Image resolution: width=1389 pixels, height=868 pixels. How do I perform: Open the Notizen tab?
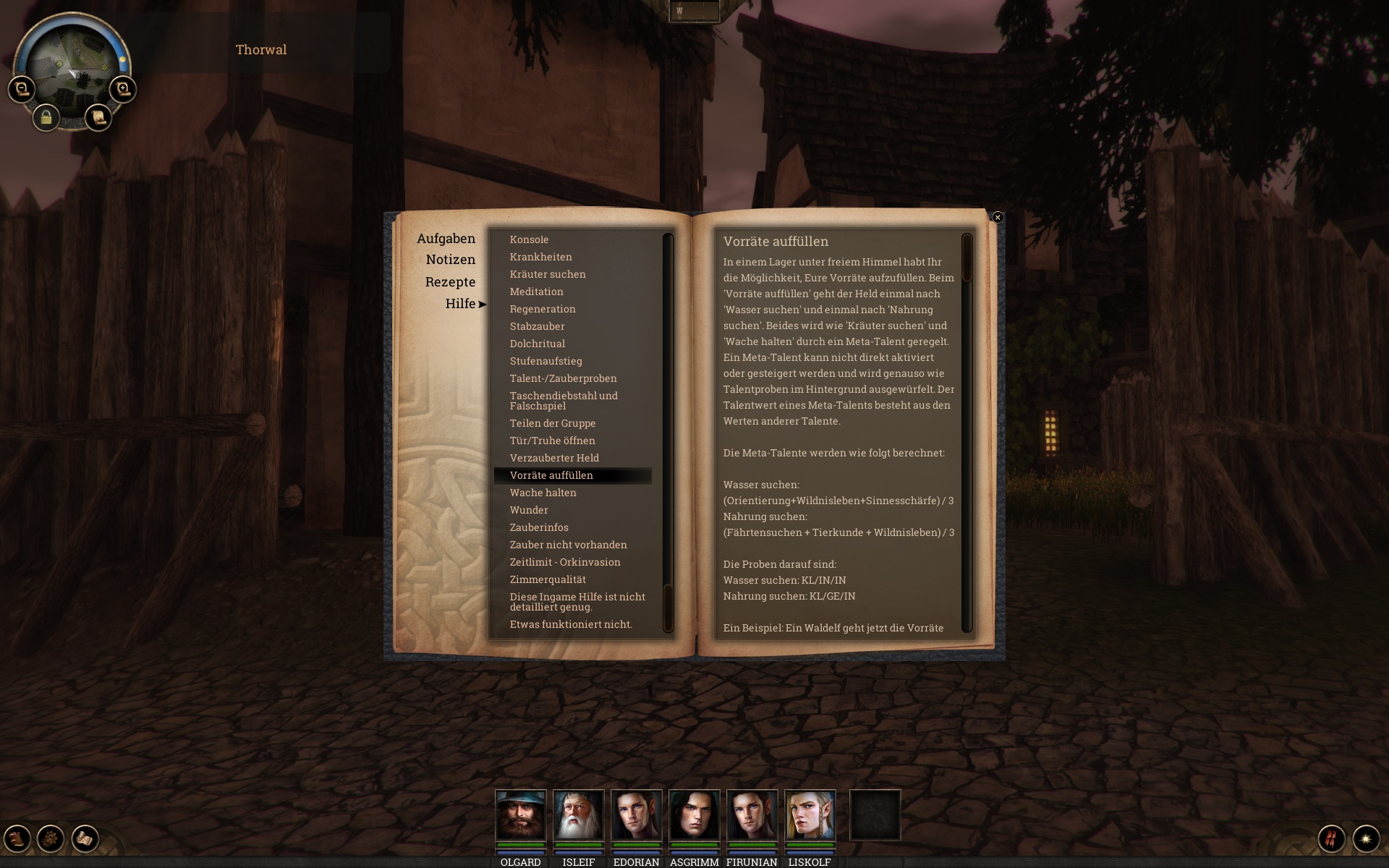(x=450, y=260)
